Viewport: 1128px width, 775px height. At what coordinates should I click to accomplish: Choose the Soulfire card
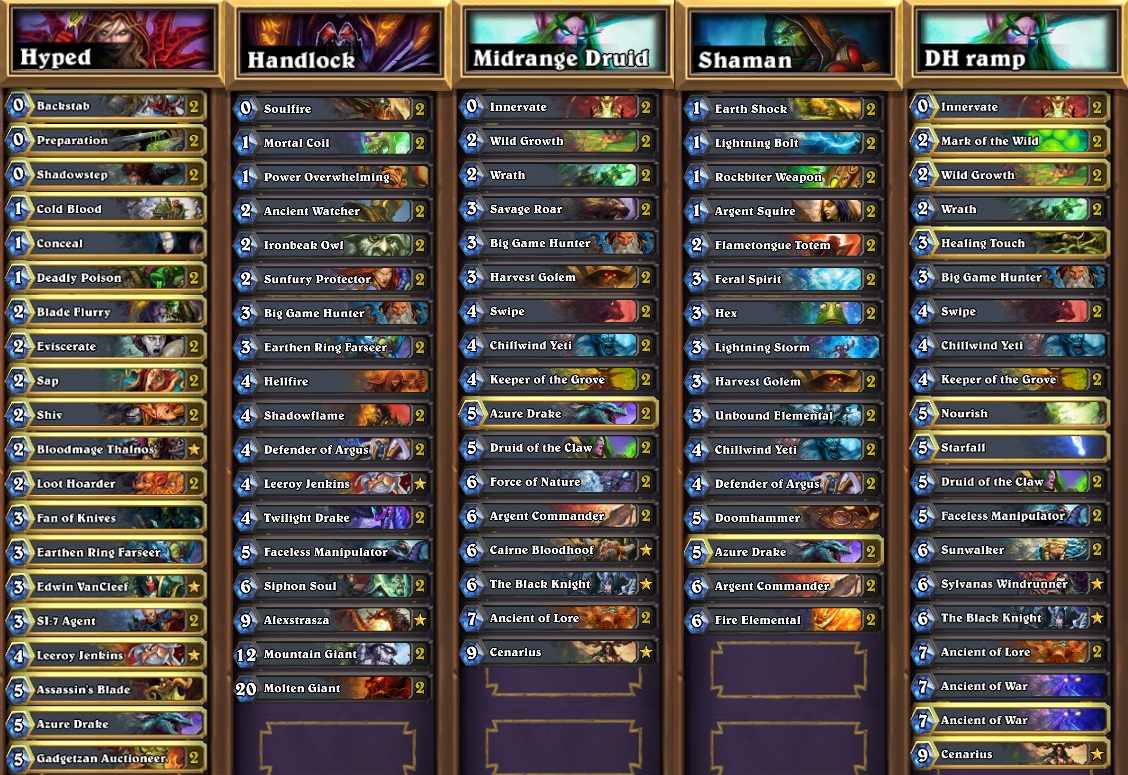pos(332,108)
